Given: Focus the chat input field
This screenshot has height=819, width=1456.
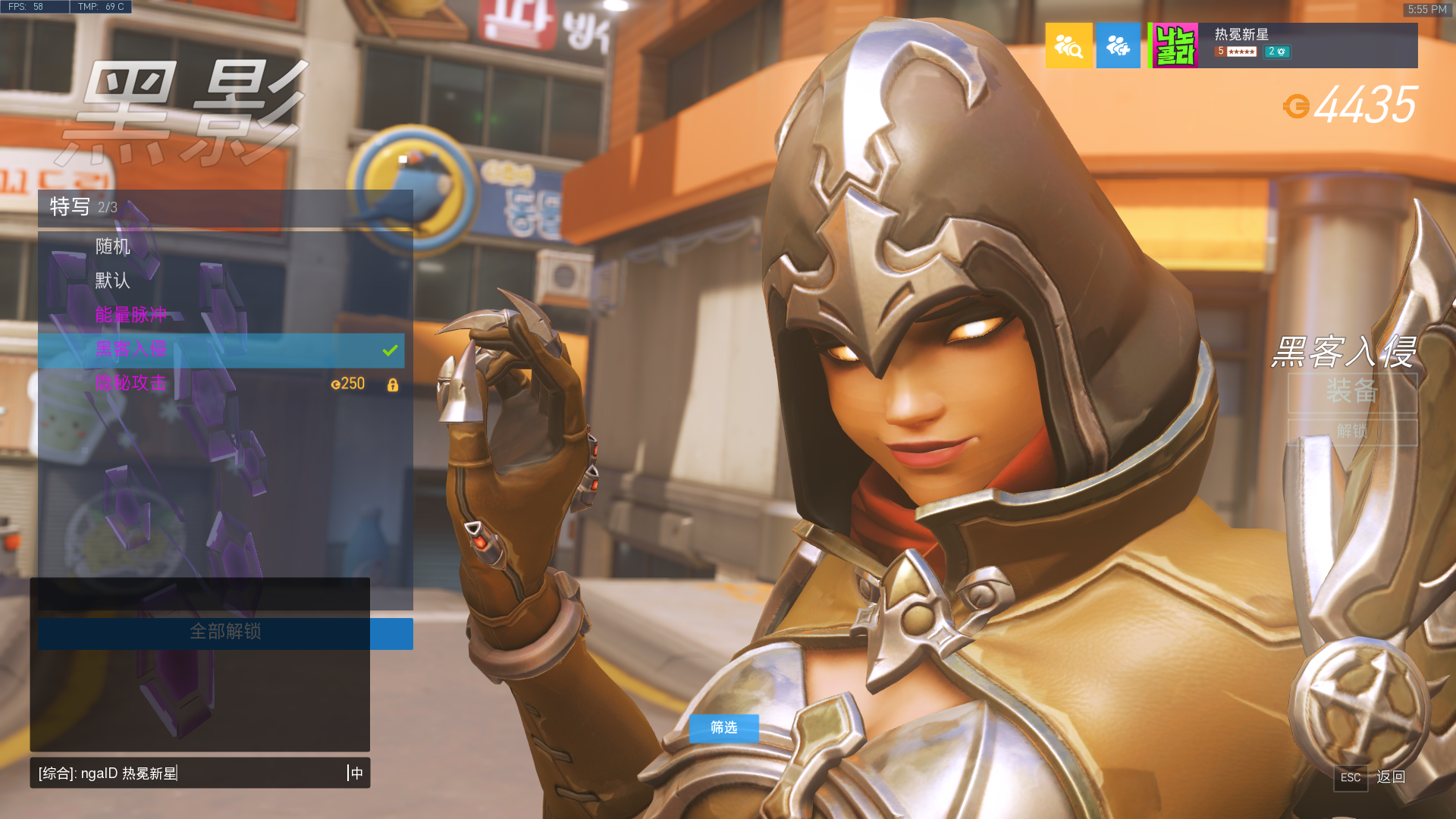Looking at the screenshot, I should [x=190, y=773].
